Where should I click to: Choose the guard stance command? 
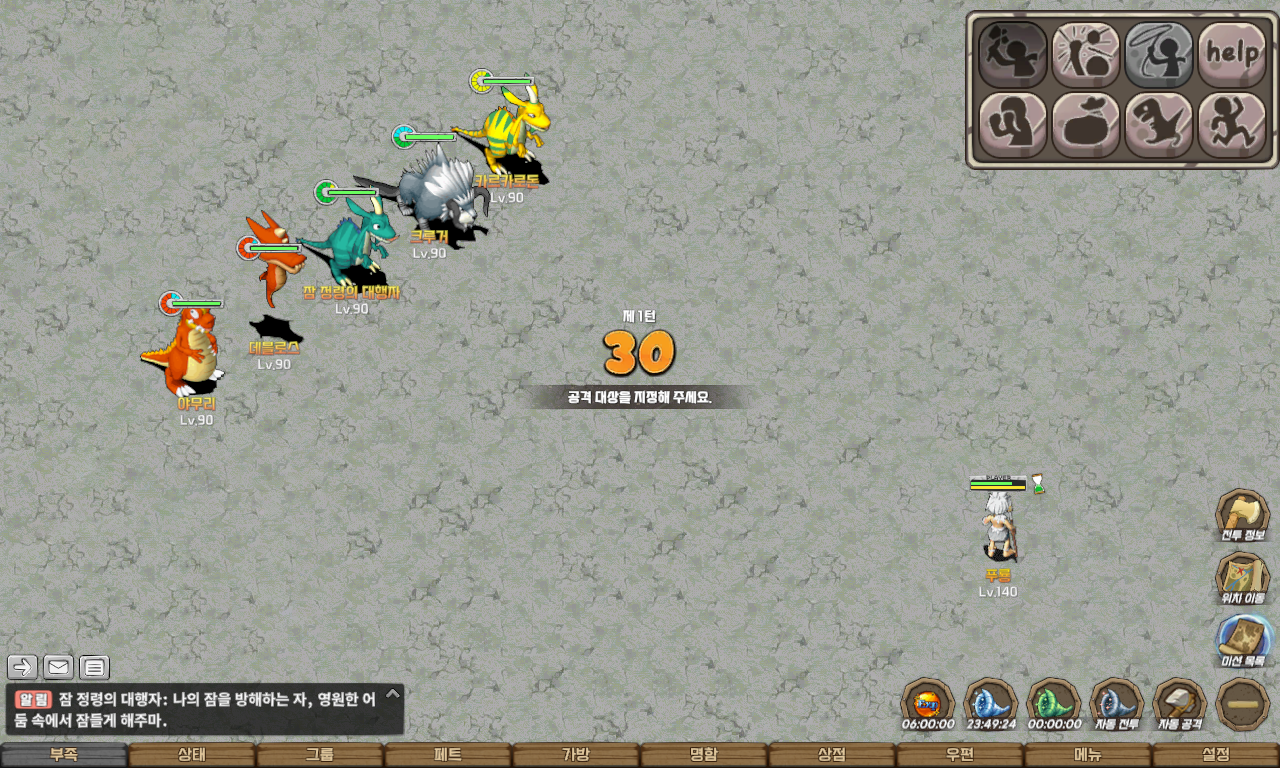coord(1012,125)
